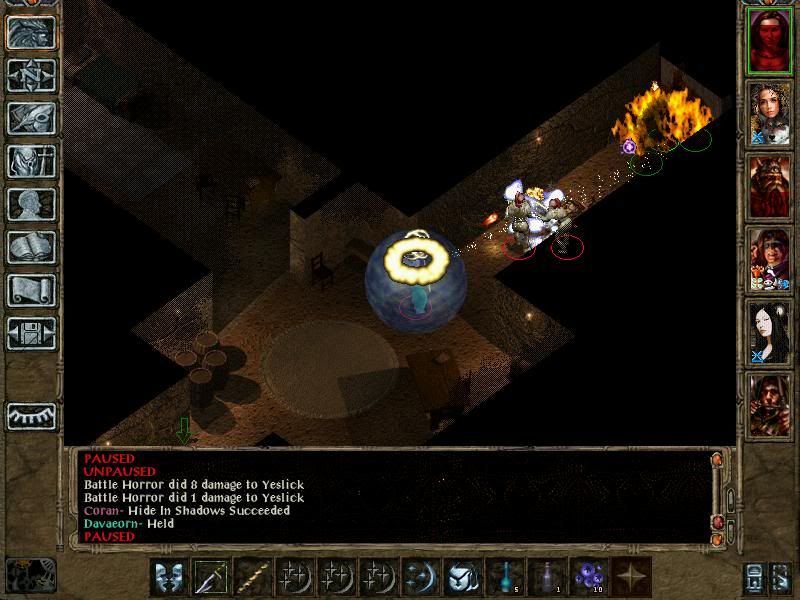Viewport: 800px width, 600px height.
Task: Use the purple gems quick item
Action: [x=589, y=577]
